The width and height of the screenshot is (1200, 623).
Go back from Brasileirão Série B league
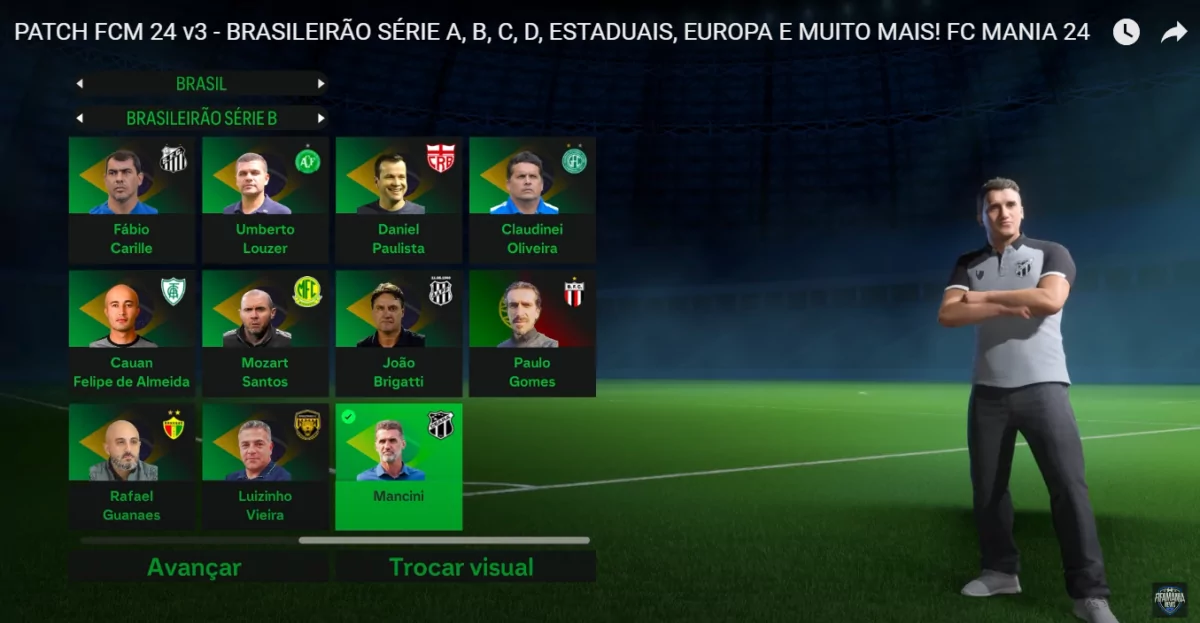pyautogui.click(x=80, y=118)
